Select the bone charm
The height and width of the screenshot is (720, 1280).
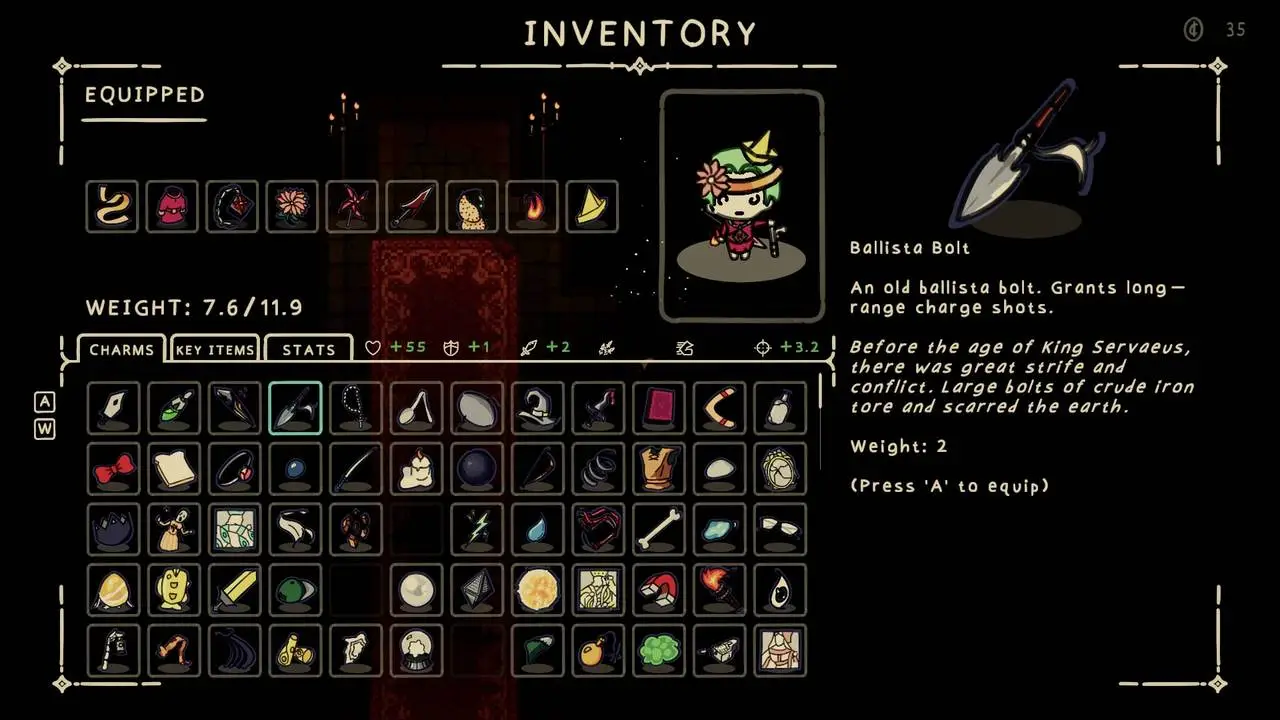tap(659, 530)
